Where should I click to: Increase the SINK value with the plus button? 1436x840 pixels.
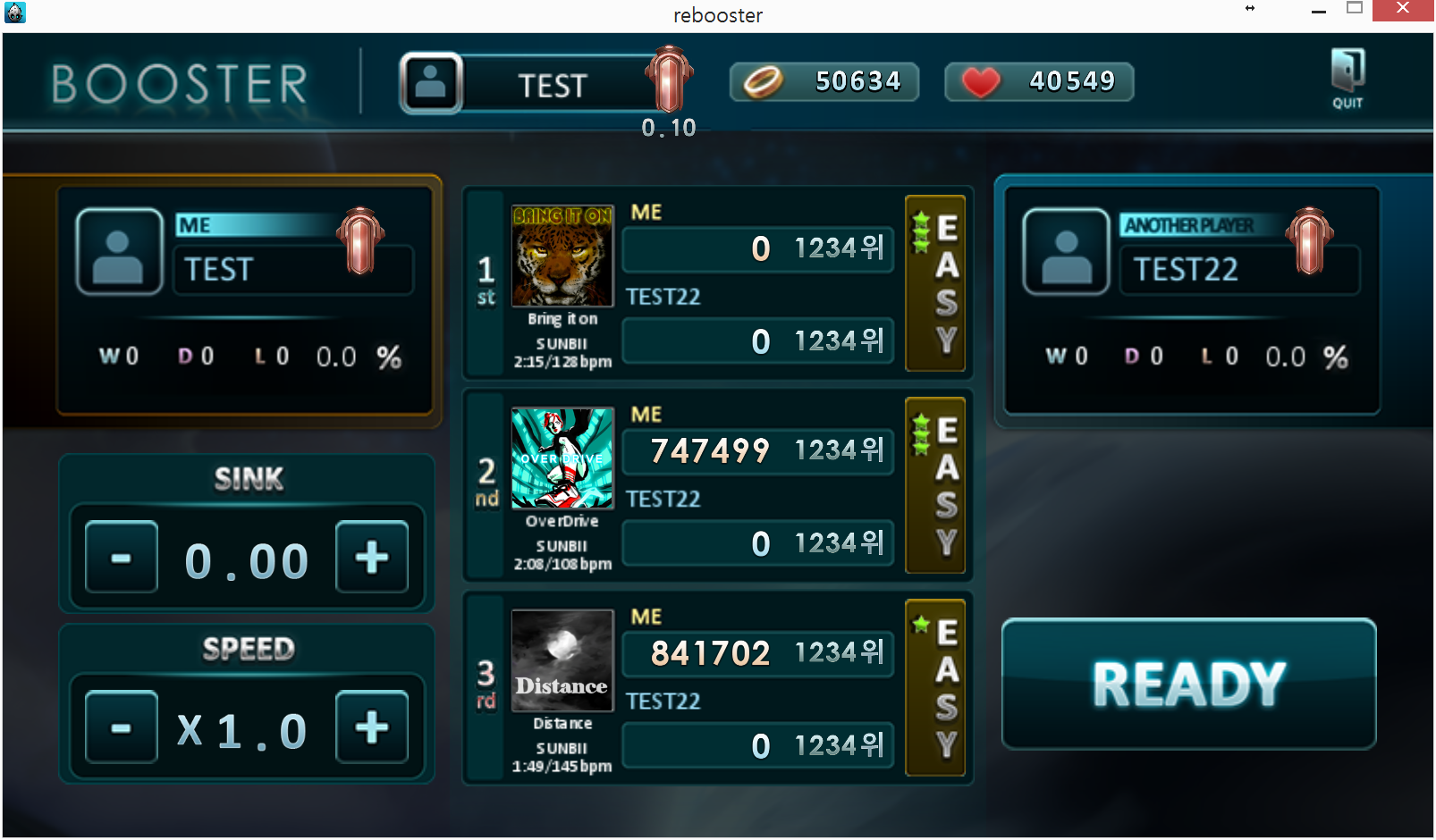pos(372,559)
